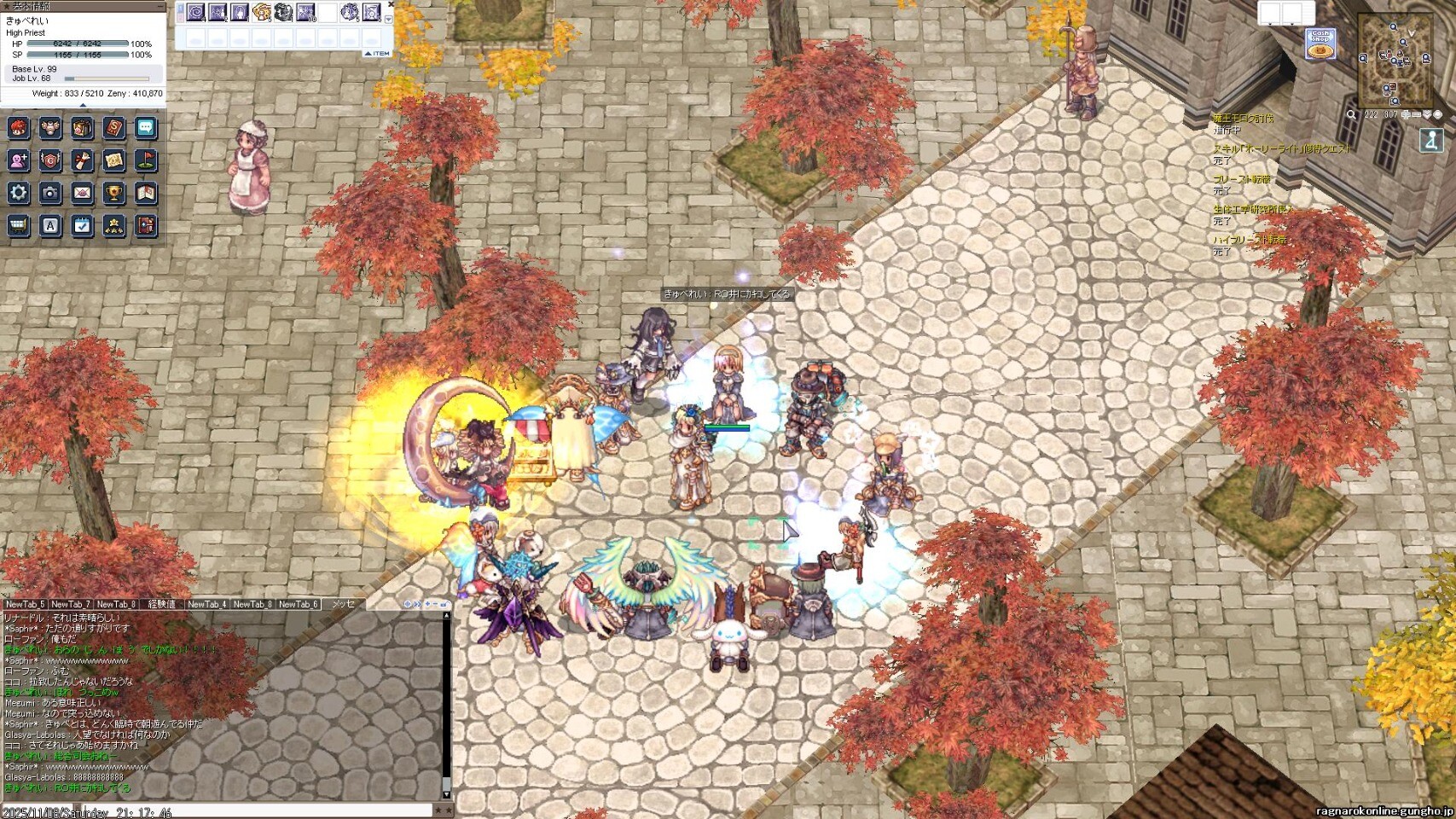Open the golf flag icon

(x=146, y=160)
